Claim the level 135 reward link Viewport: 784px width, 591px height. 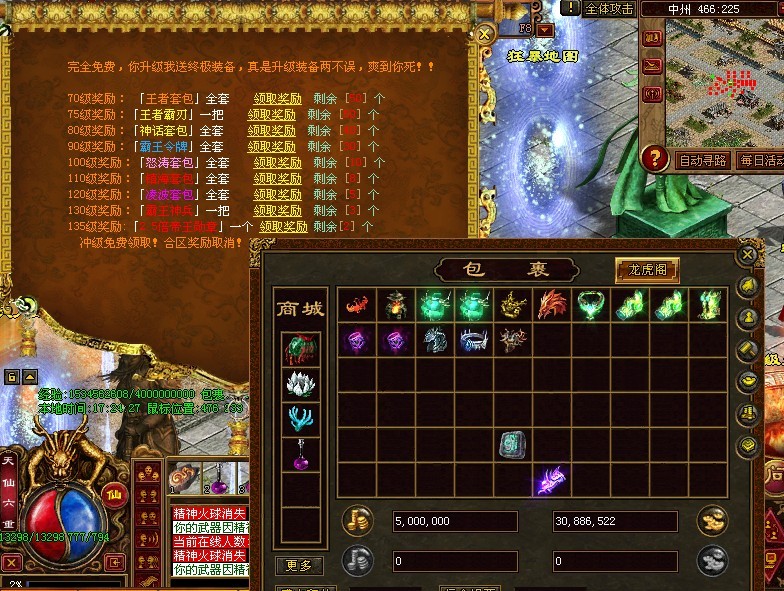coord(283,226)
